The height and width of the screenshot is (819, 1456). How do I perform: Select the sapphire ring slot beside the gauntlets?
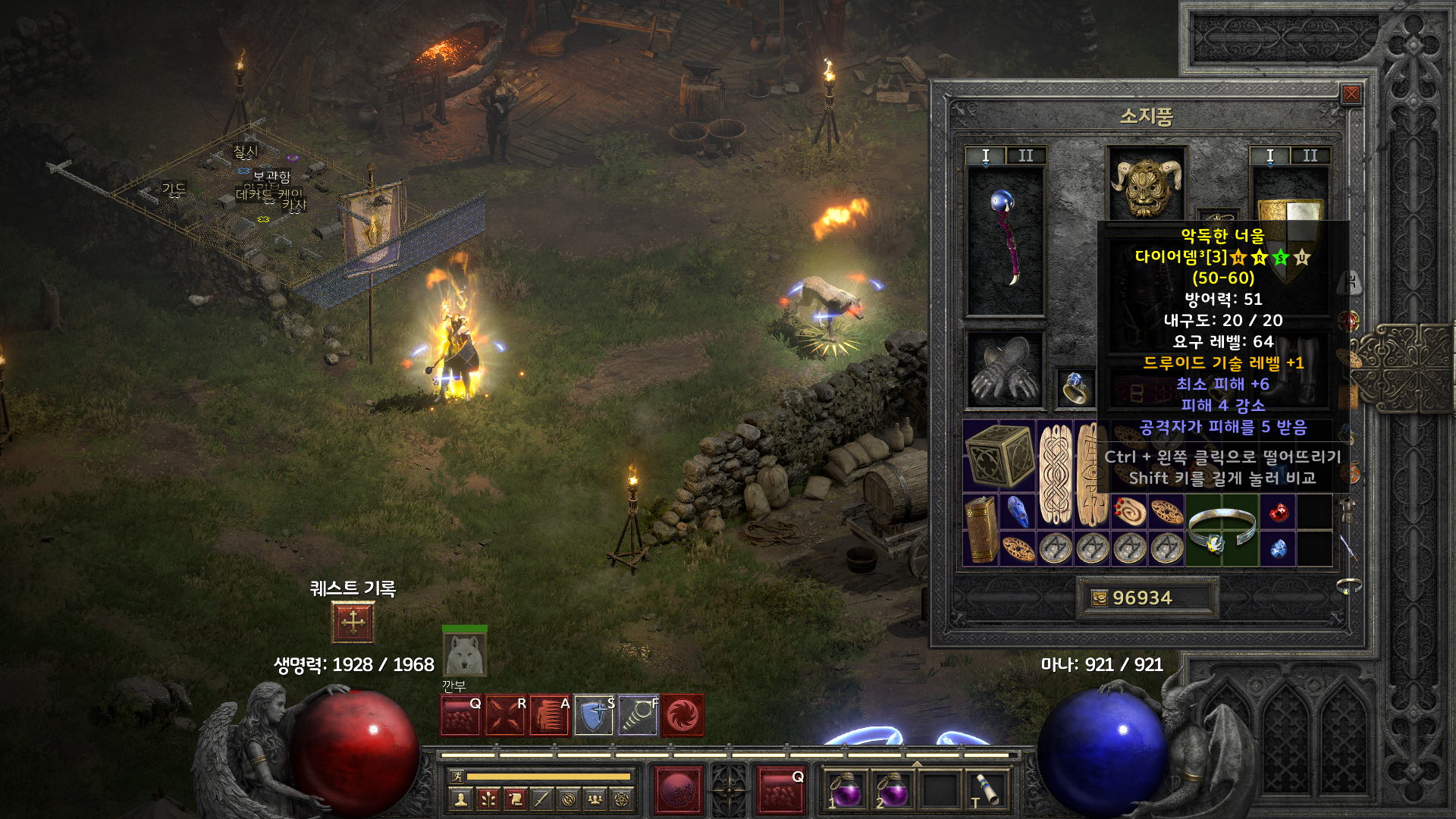click(x=1076, y=388)
